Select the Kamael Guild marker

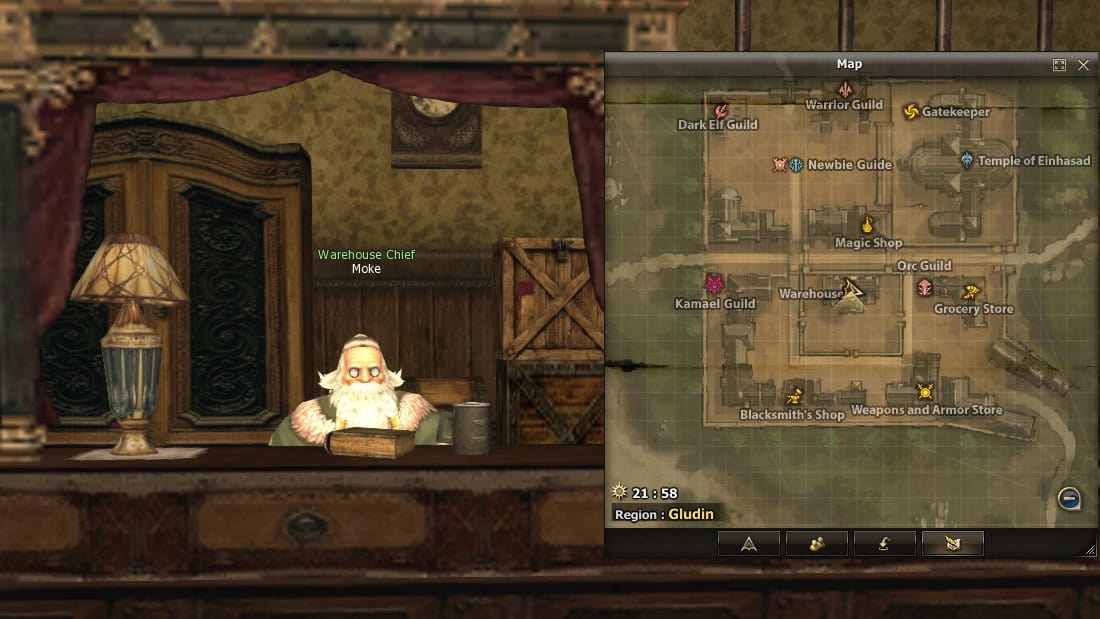(x=714, y=284)
